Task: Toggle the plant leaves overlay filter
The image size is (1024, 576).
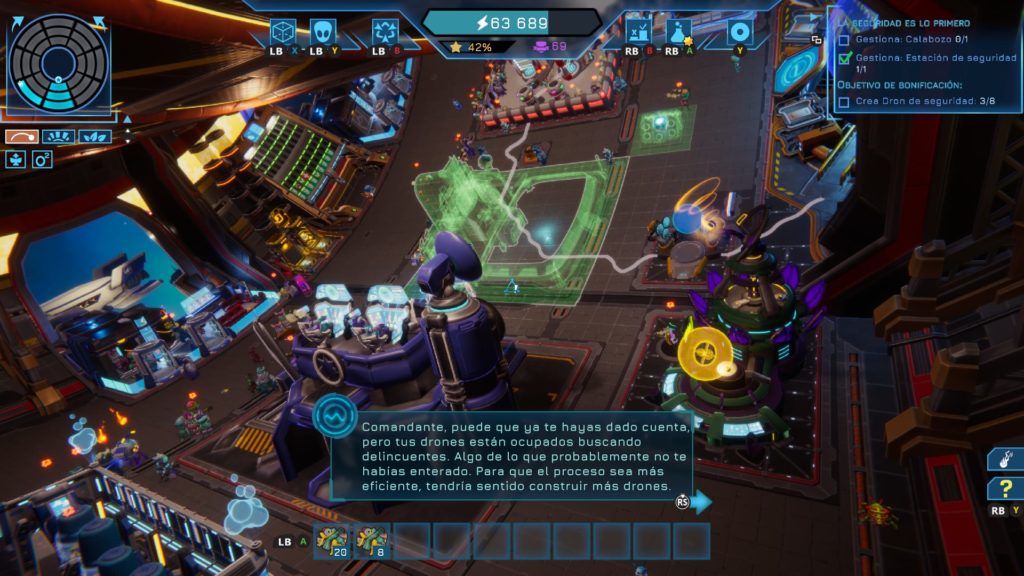Action: point(95,136)
